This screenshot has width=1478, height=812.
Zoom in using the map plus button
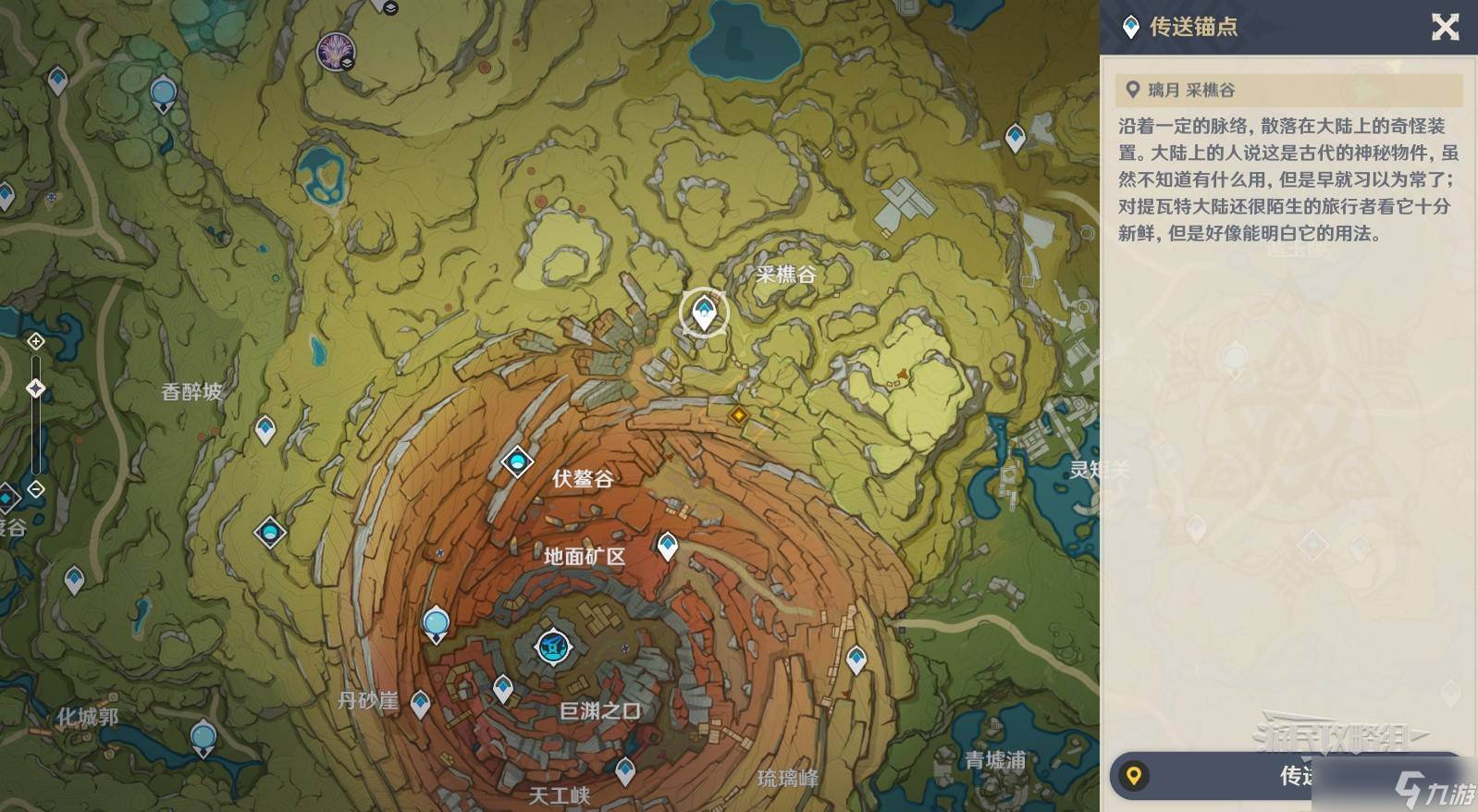point(36,342)
